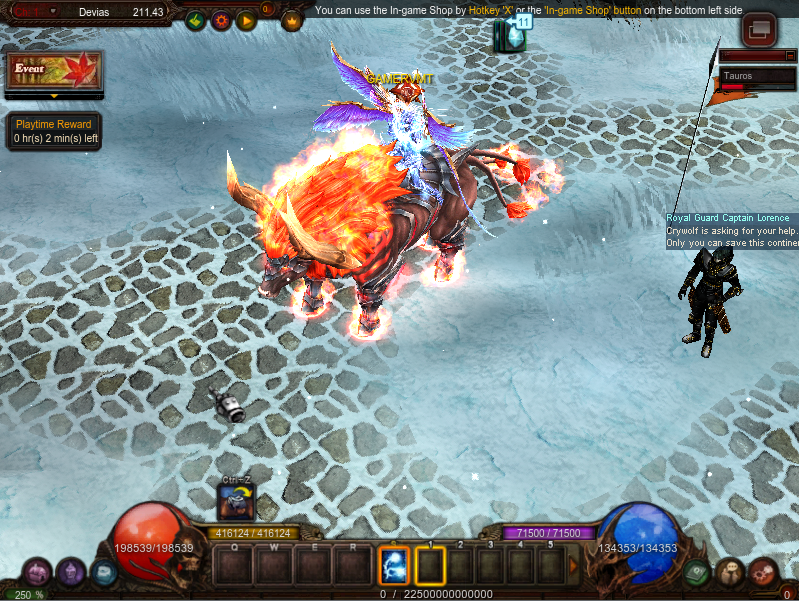Select the Tauros target frame
This screenshot has width=799, height=601.
tap(757, 76)
